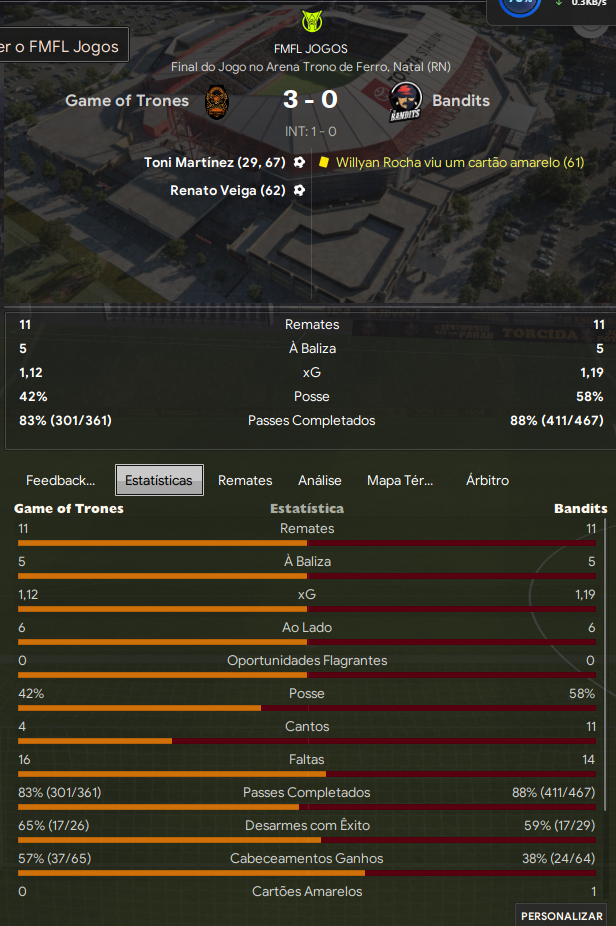Viewport: 616px width, 926px height.
Task: Click the Personalizar button
Action: [561, 915]
